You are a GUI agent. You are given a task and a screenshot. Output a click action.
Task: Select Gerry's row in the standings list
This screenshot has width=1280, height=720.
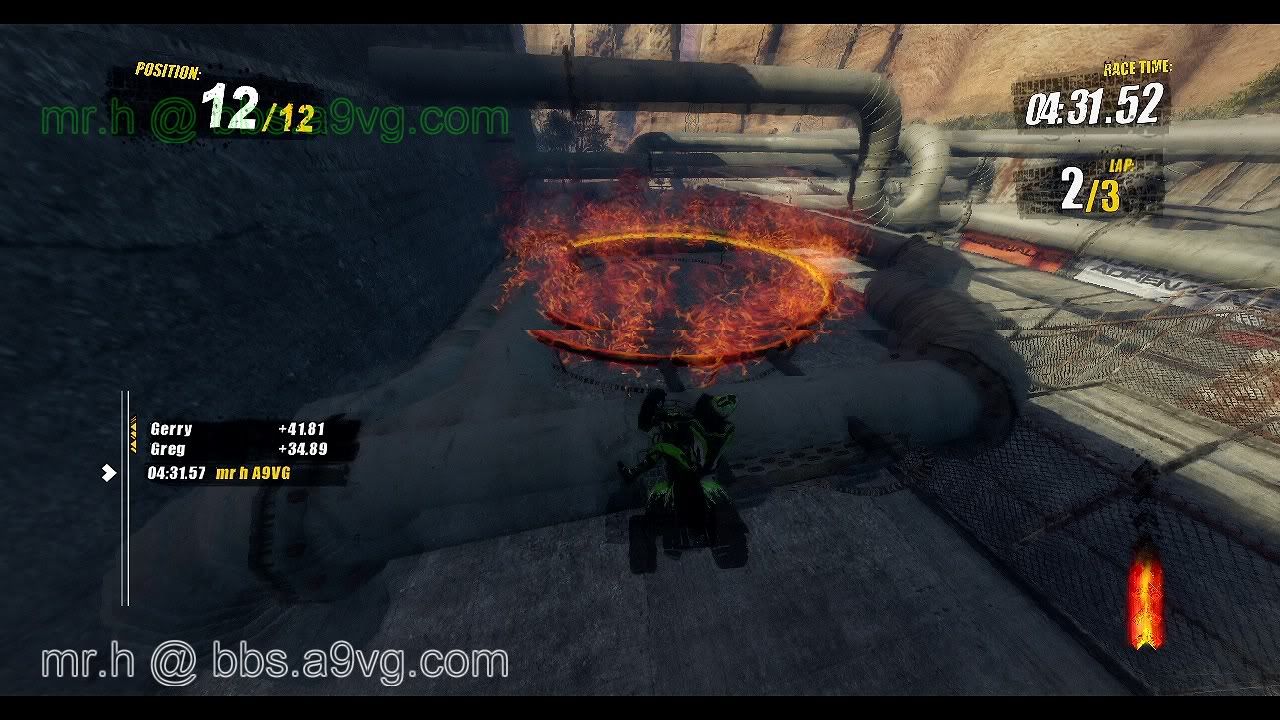[240, 429]
